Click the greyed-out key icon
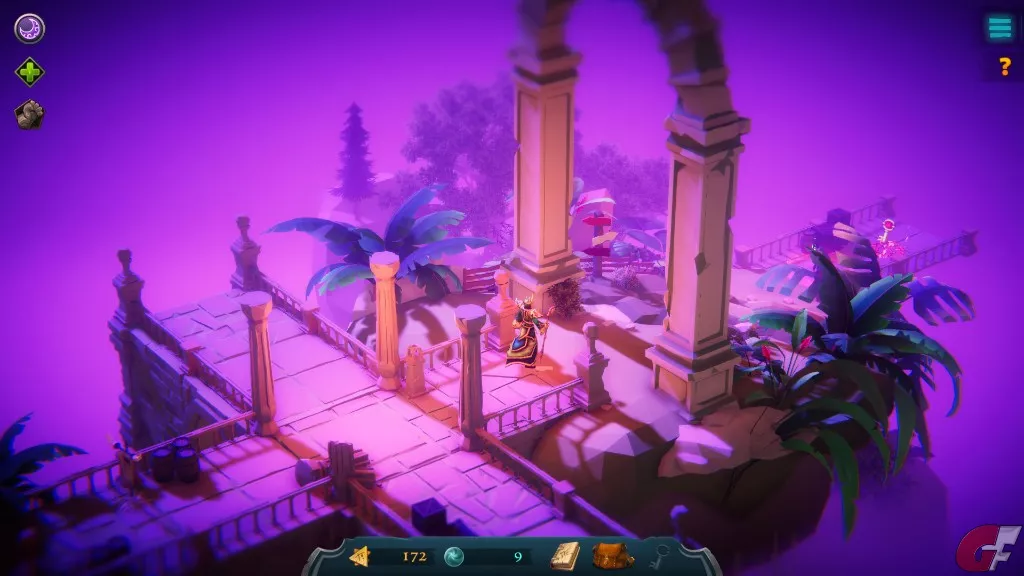 (661, 556)
